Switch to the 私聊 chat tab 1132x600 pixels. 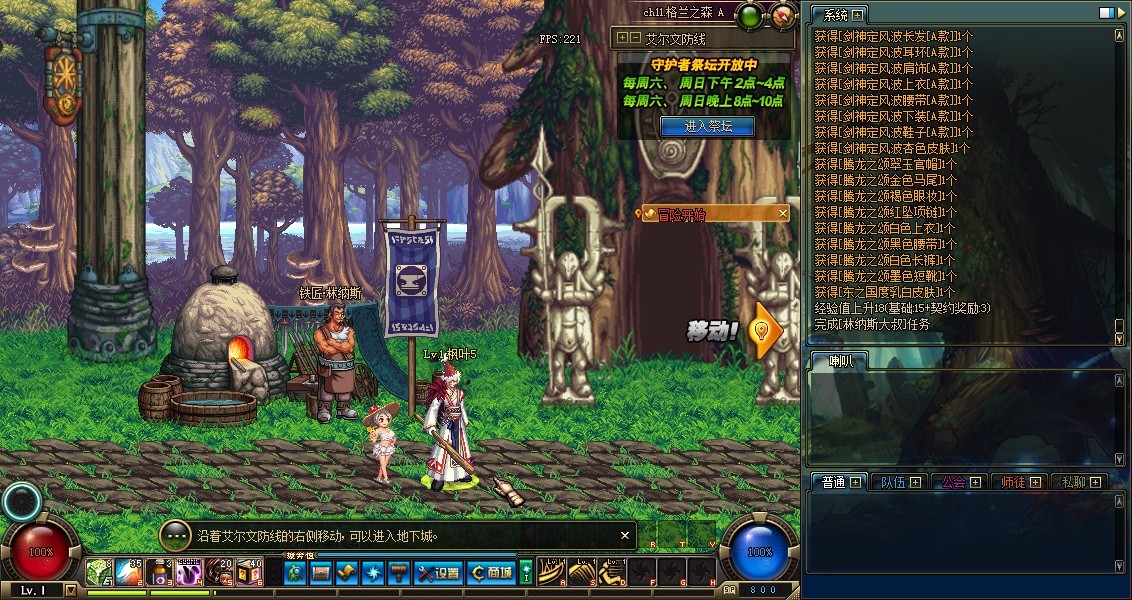pos(1078,482)
